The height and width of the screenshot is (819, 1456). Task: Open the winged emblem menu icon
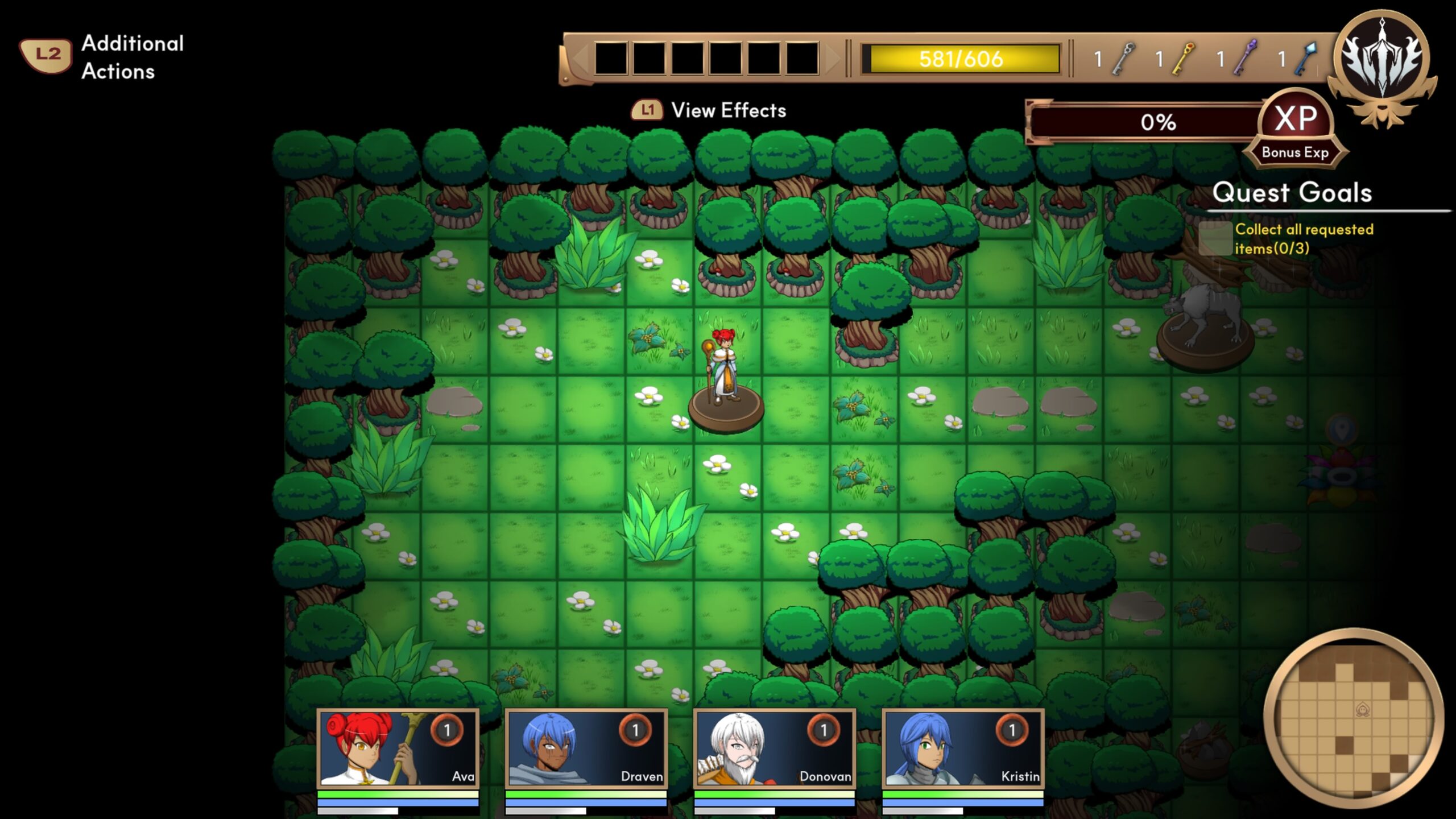1381,64
